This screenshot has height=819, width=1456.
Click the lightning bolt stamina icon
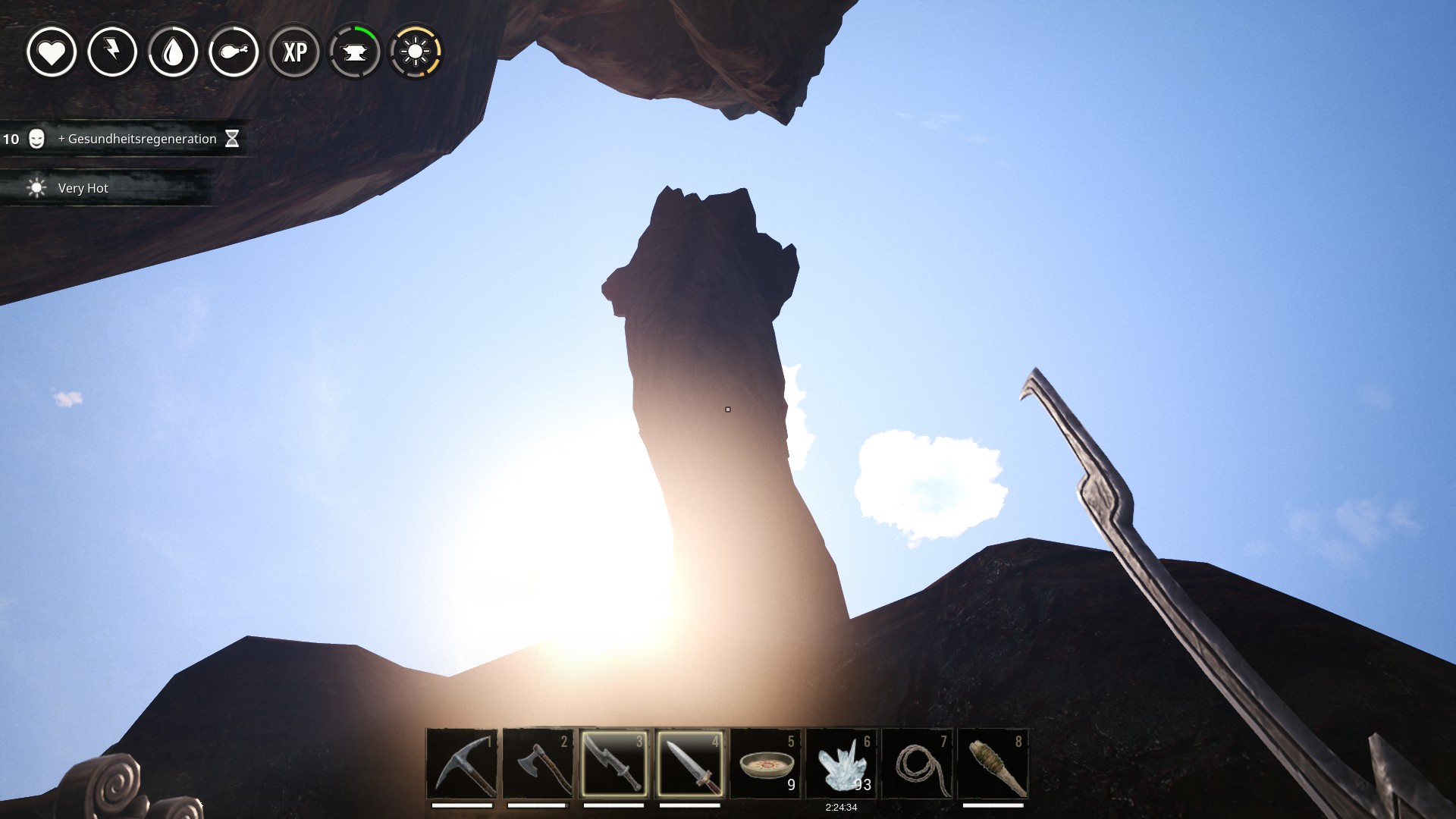pos(112,52)
